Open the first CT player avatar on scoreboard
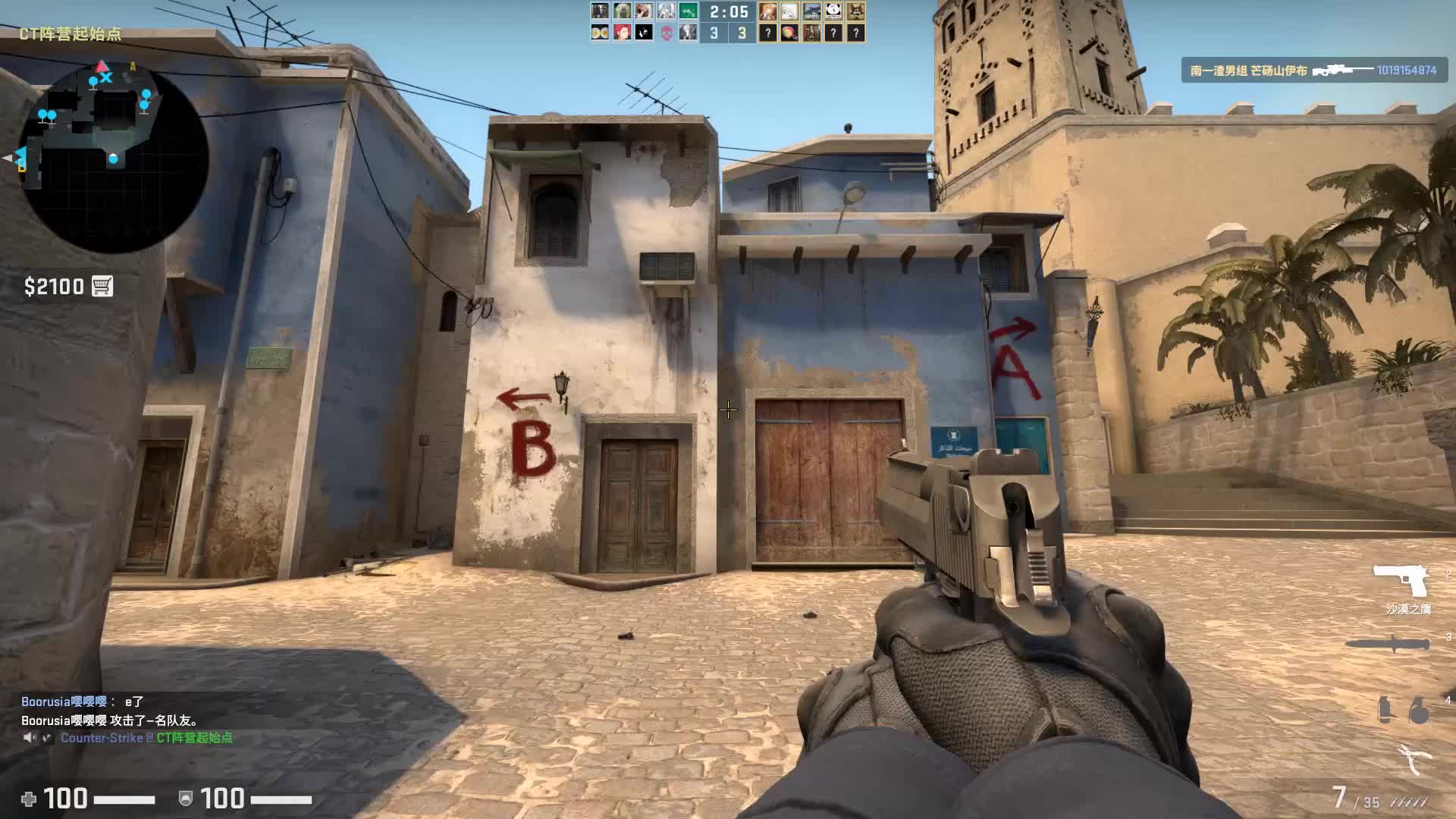 coord(598,11)
